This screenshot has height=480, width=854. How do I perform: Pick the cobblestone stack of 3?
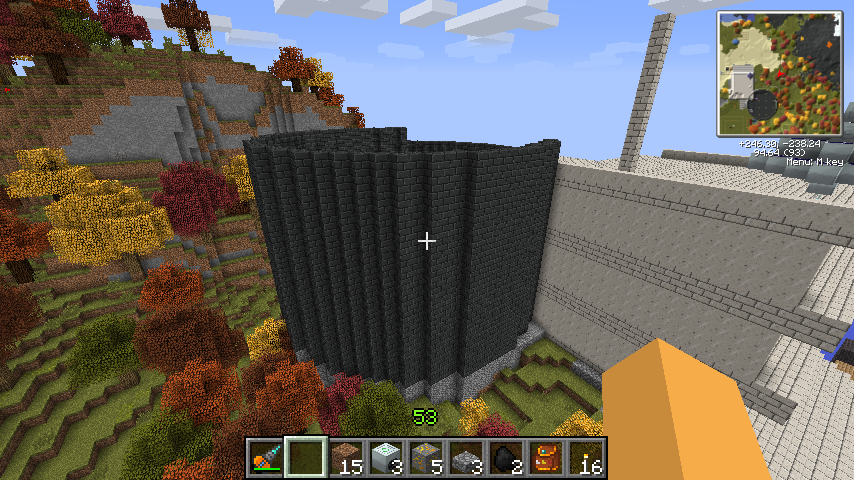[x=466, y=458]
